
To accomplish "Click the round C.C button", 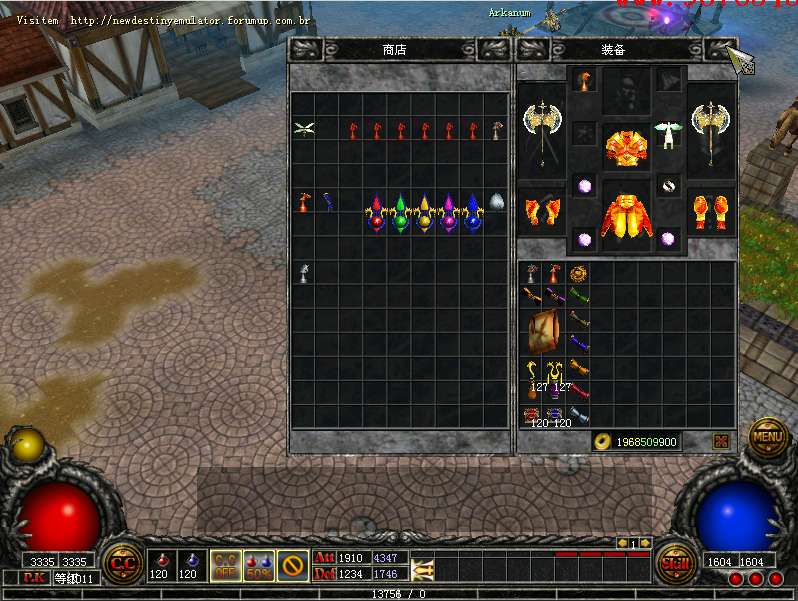I will coord(123,563).
